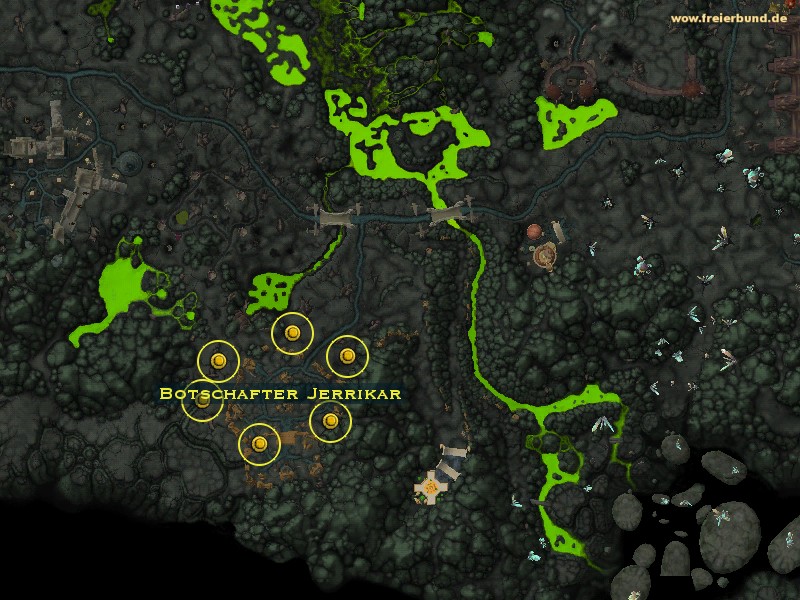This screenshot has height=600, width=800.
Task: Choose the southernmost Jerrikar spawn marker
Action: [x=260, y=443]
